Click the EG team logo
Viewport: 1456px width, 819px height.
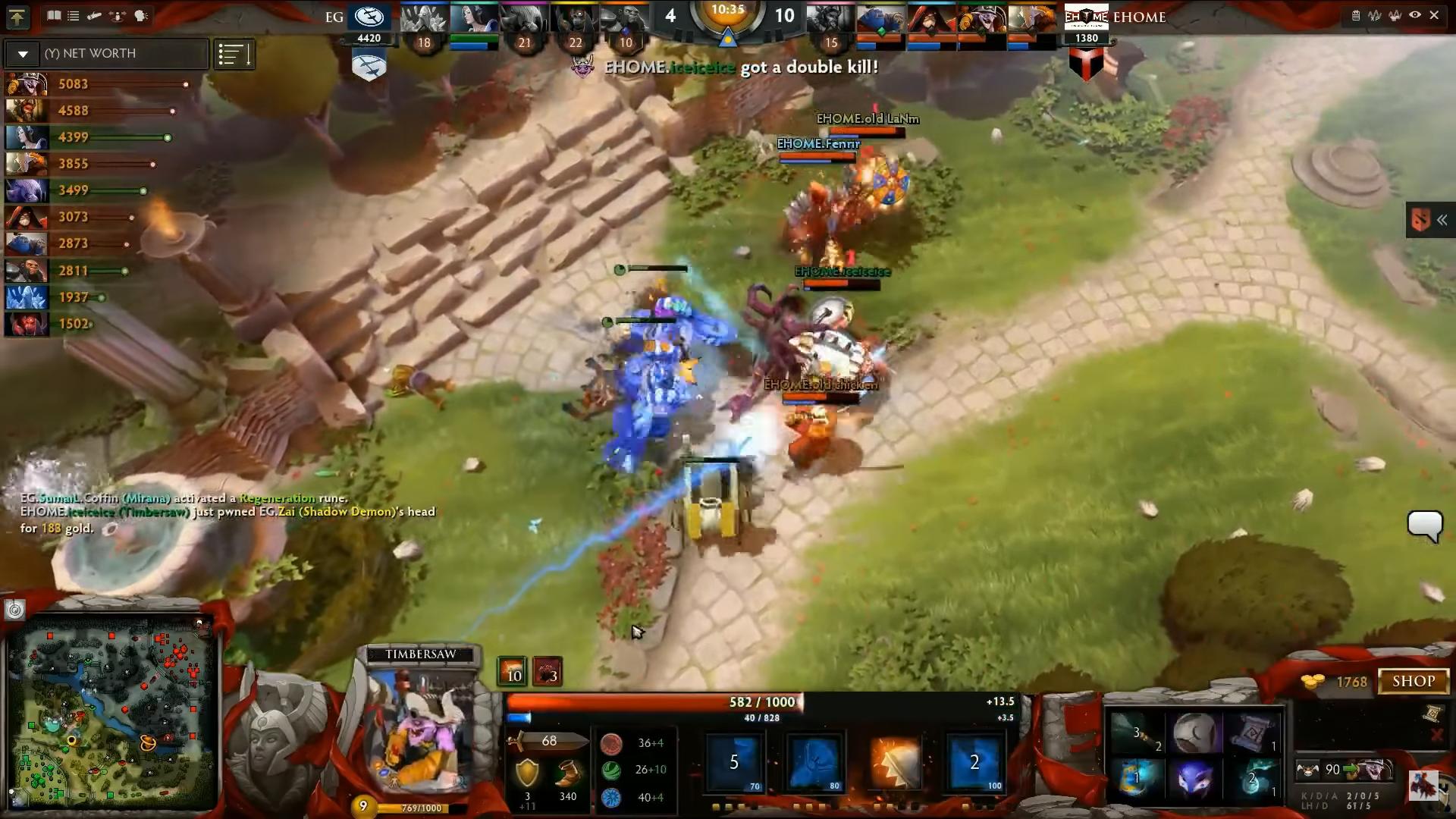[369, 17]
